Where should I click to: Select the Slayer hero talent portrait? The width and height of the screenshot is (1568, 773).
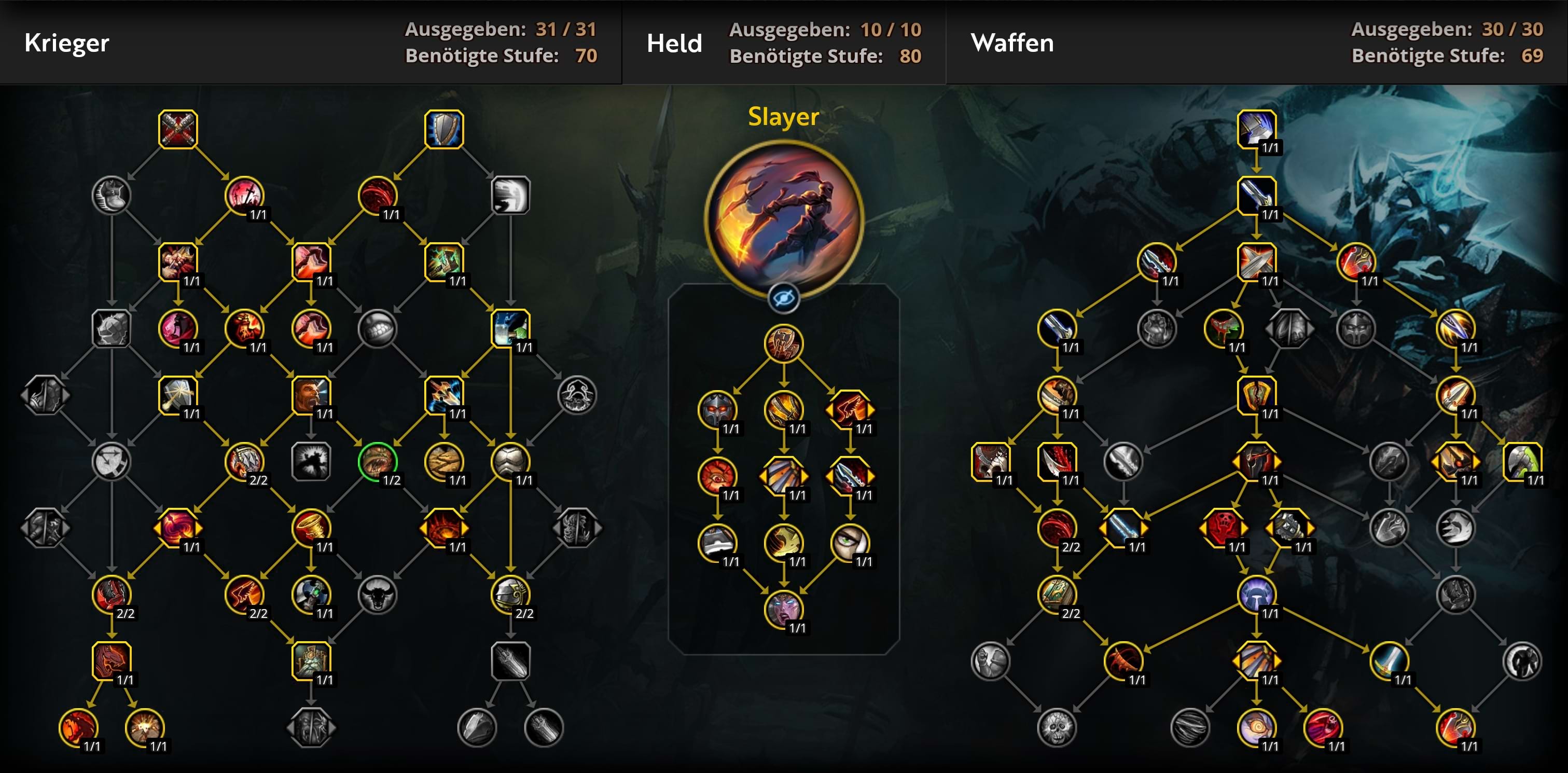(x=783, y=217)
